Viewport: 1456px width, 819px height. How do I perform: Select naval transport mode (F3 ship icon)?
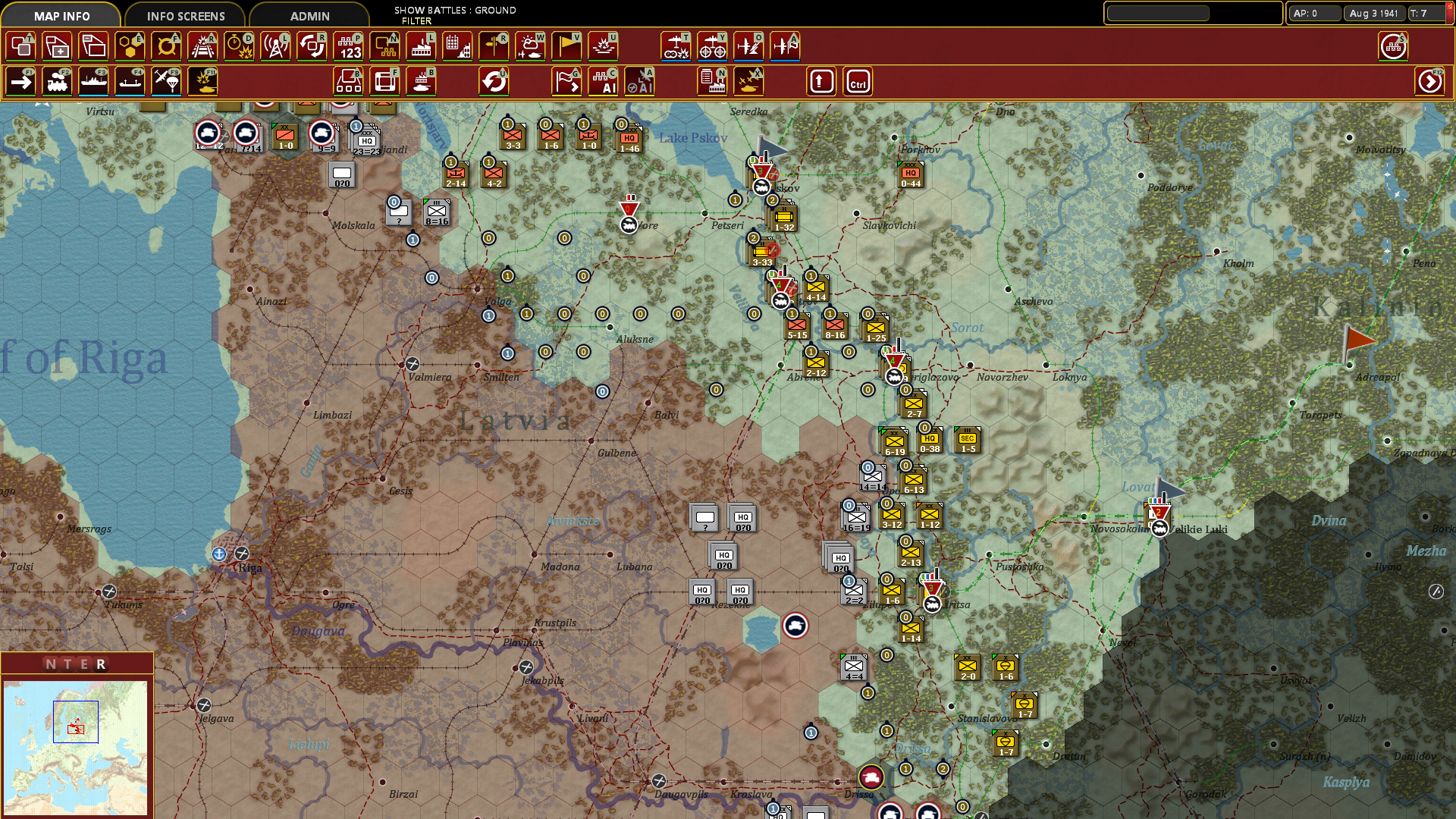coord(93,81)
